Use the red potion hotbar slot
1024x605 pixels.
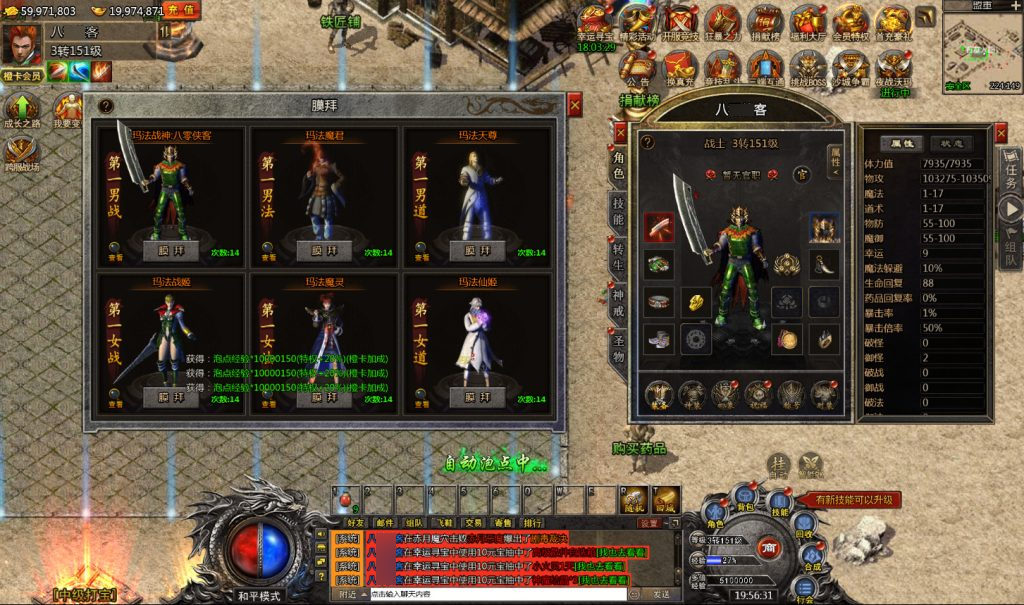point(347,499)
